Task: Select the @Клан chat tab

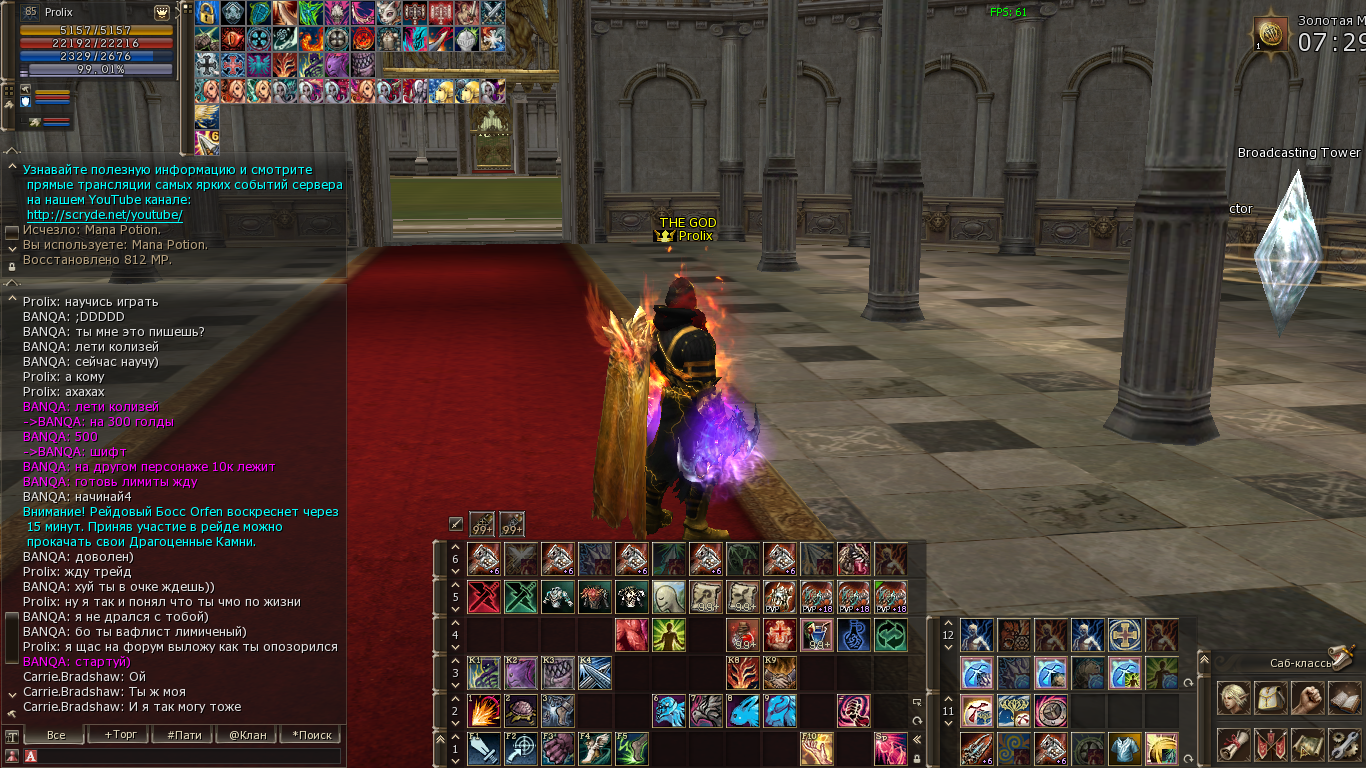Action: tap(248, 735)
